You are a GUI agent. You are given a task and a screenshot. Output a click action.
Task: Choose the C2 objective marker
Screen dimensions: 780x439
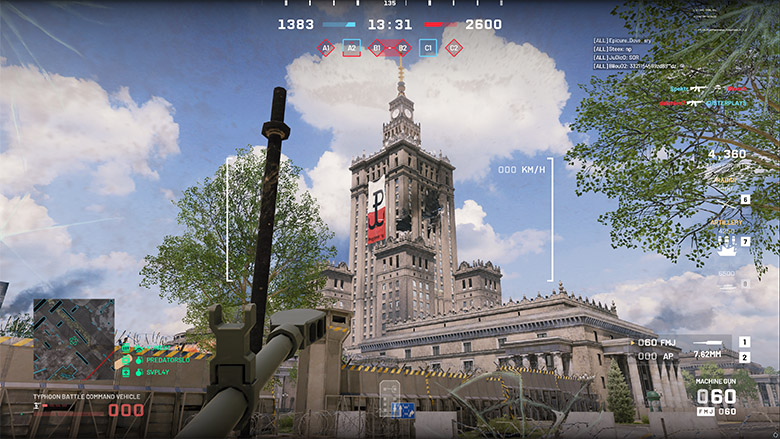click(x=453, y=47)
